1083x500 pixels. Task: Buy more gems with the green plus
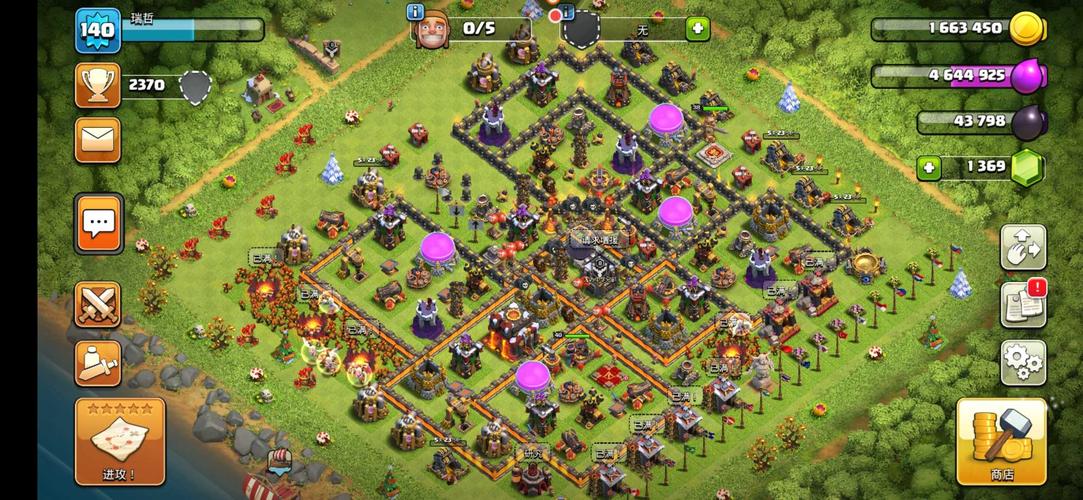coord(929,166)
